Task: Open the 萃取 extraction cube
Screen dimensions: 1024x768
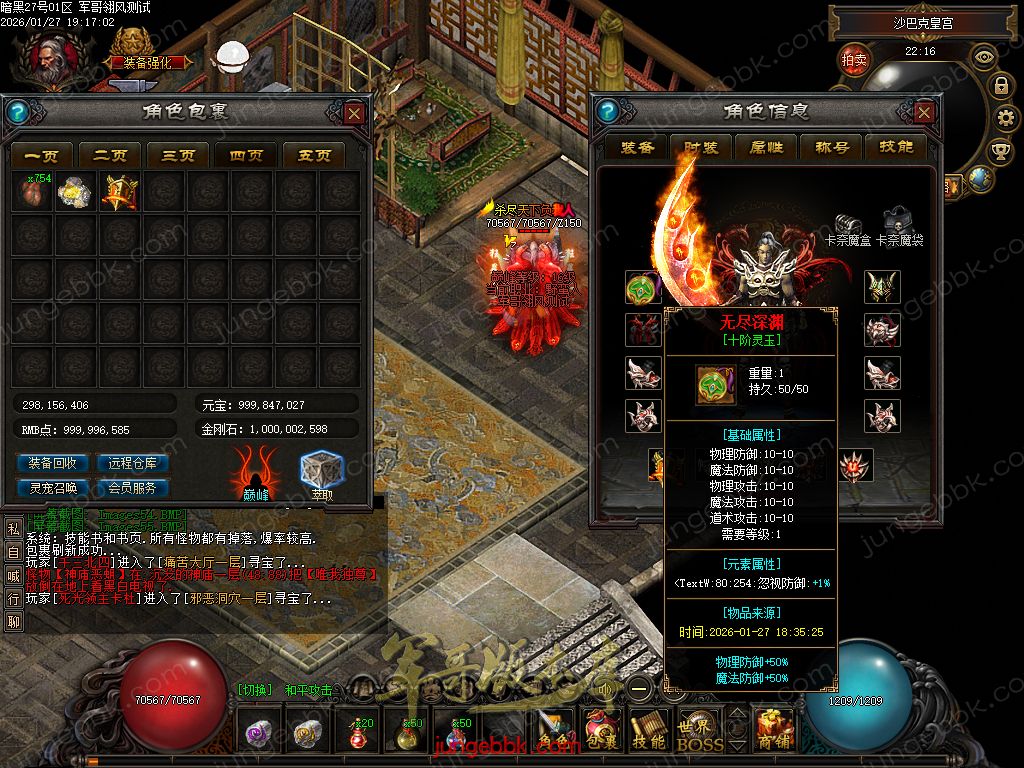Action: tap(322, 472)
